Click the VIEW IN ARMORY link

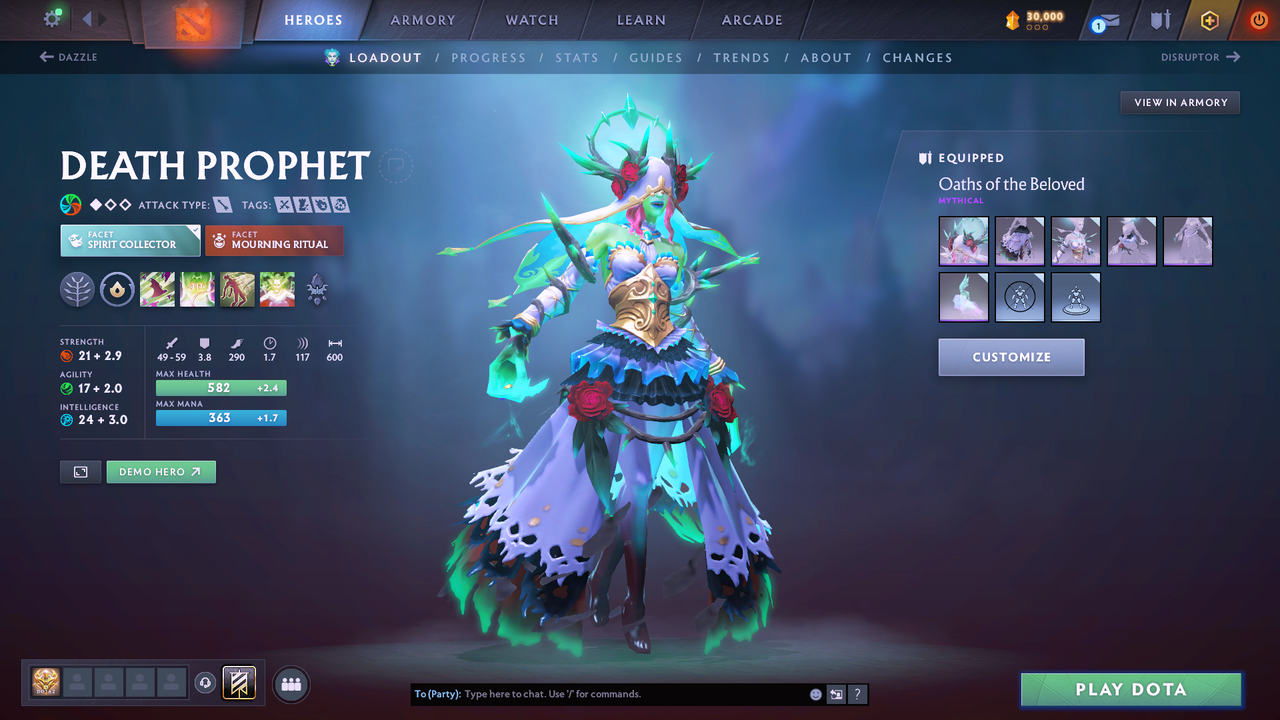pos(1179,102)
